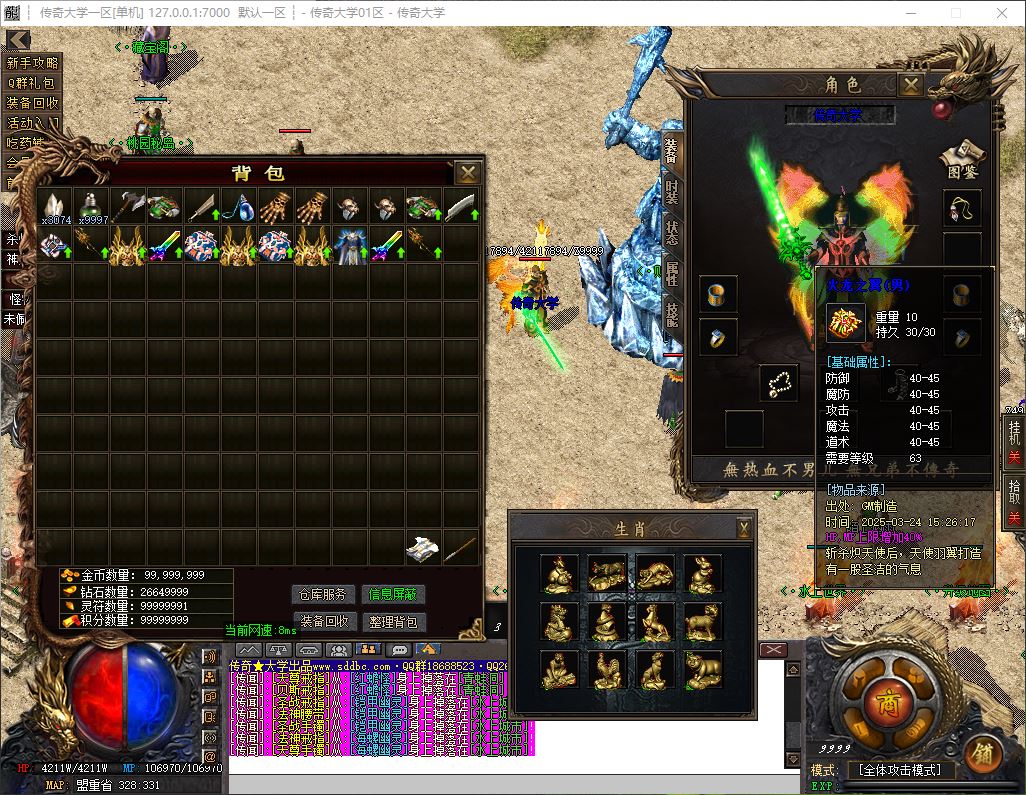The height and width of the screenshot is (795, 1026).
Task: Toggle the 信息屏蔽 button
Action: [x=394, y=594]
